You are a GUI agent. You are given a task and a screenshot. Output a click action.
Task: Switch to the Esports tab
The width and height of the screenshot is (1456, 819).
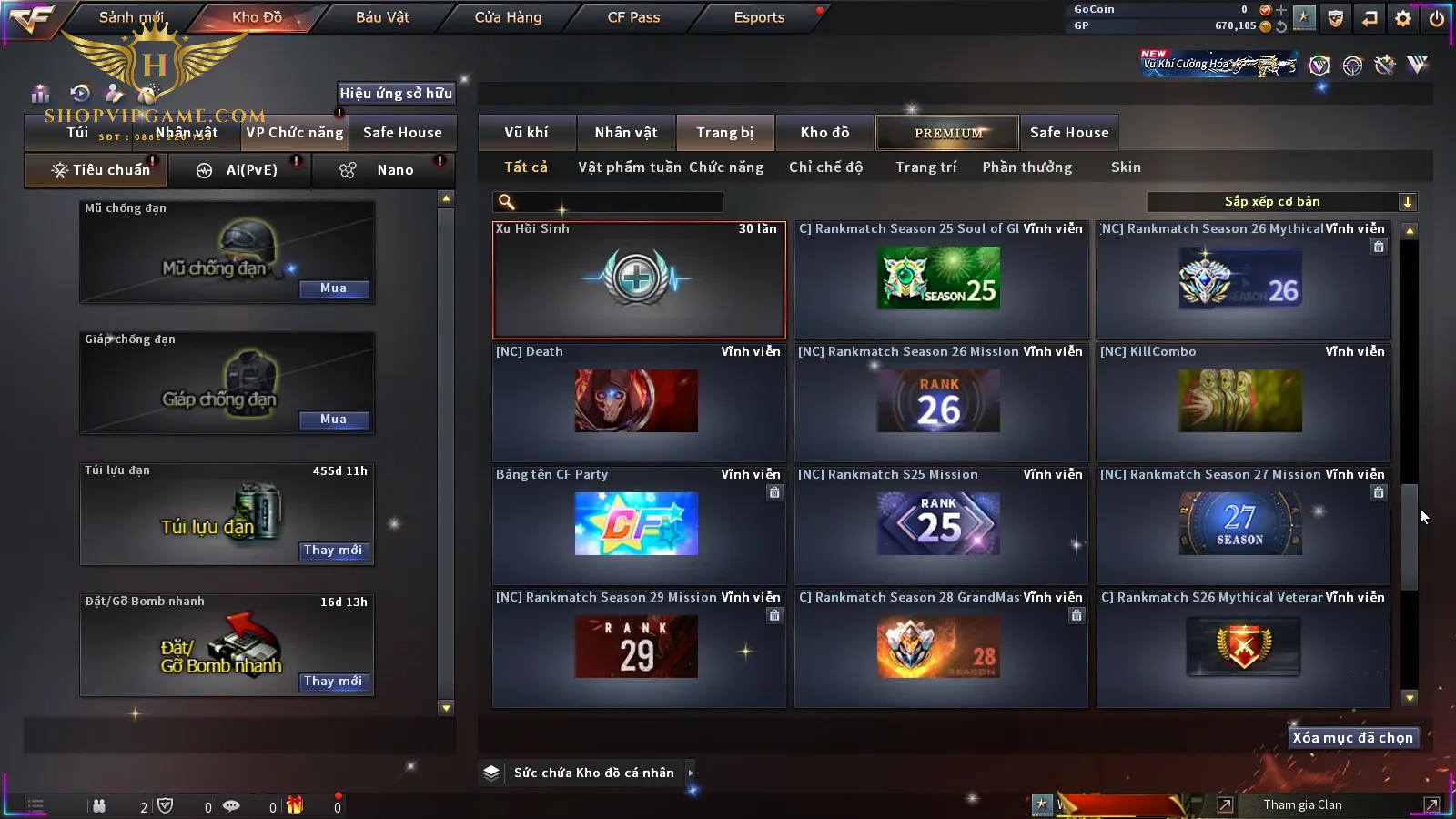pos(759,17)
